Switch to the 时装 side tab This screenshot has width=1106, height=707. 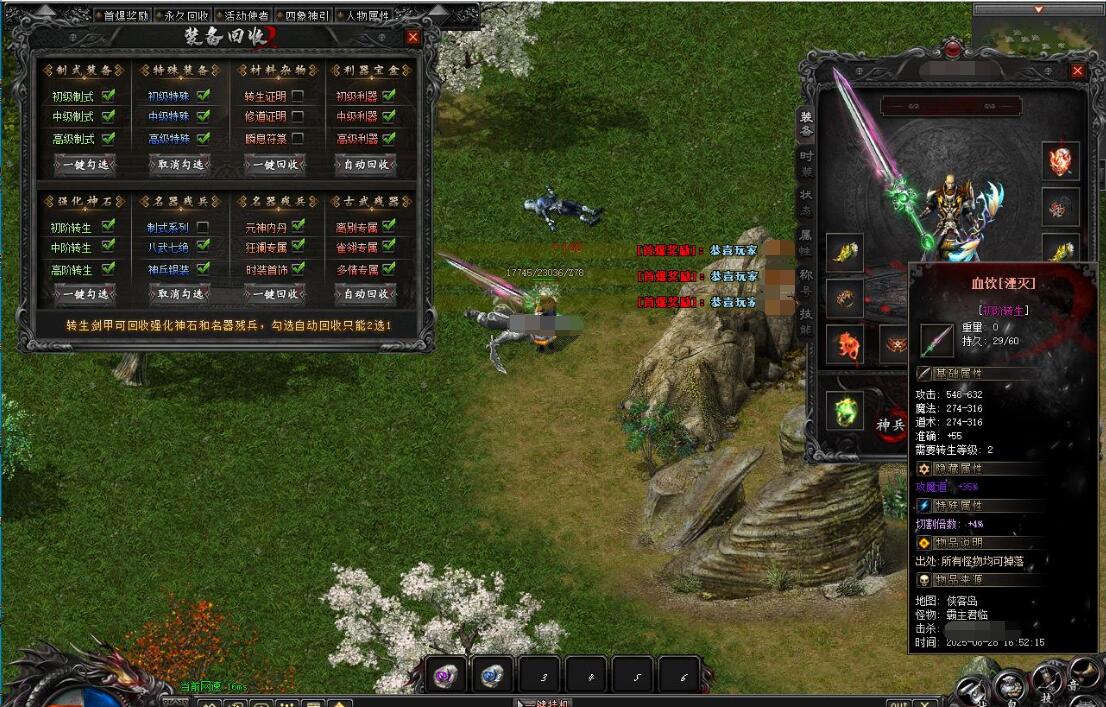point(806,164)
